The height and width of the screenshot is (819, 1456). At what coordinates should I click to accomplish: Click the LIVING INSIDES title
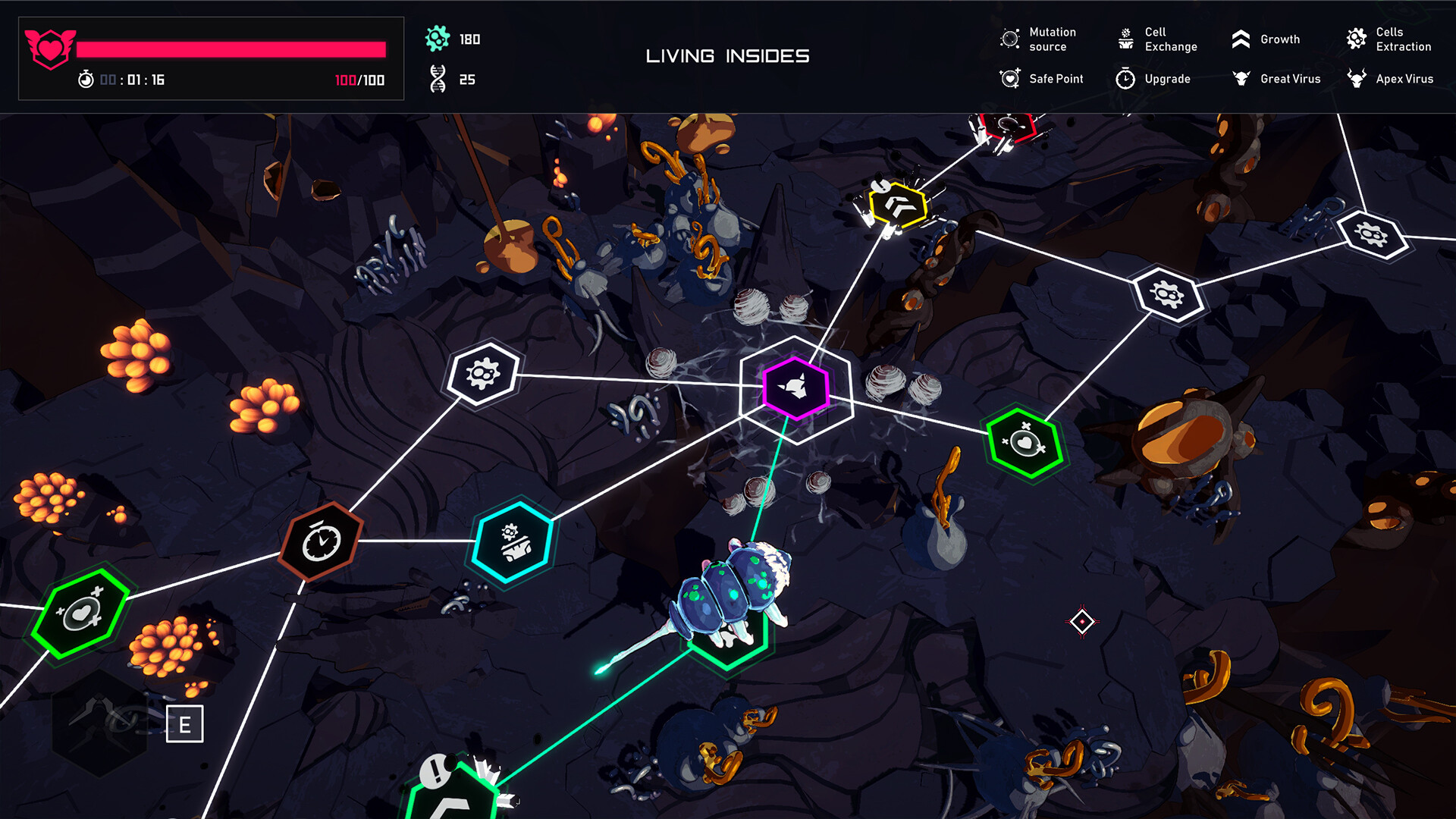[x=727, y=55]
